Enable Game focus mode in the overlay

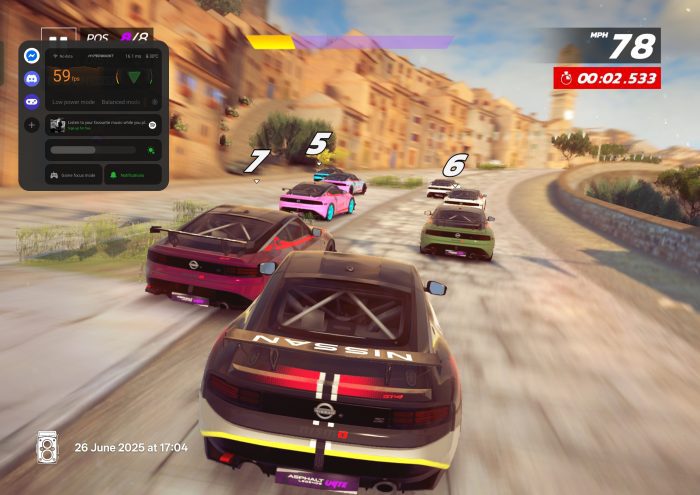point(71,175)
